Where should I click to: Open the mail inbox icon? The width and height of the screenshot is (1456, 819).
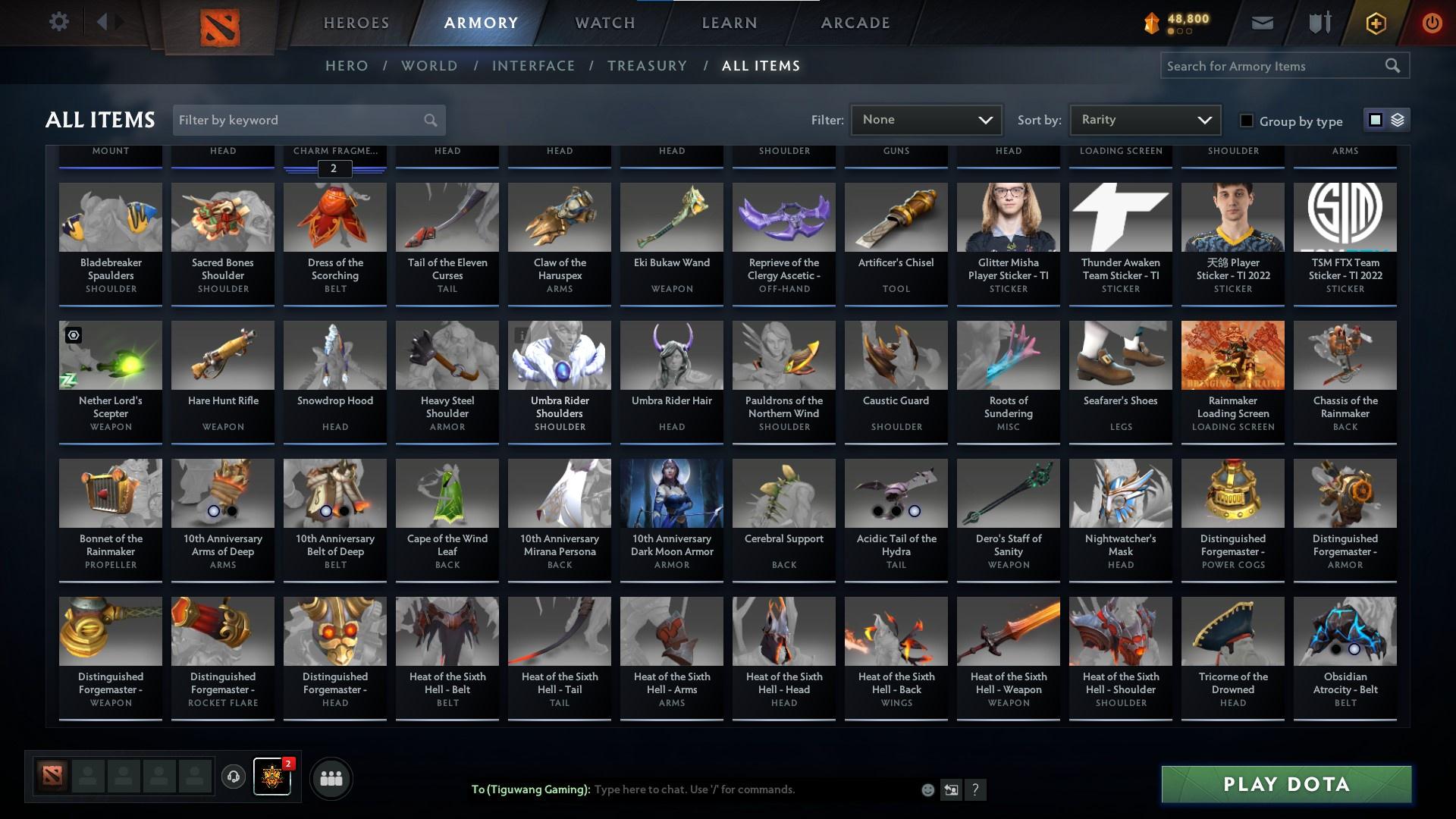(x=1262, y=22)
